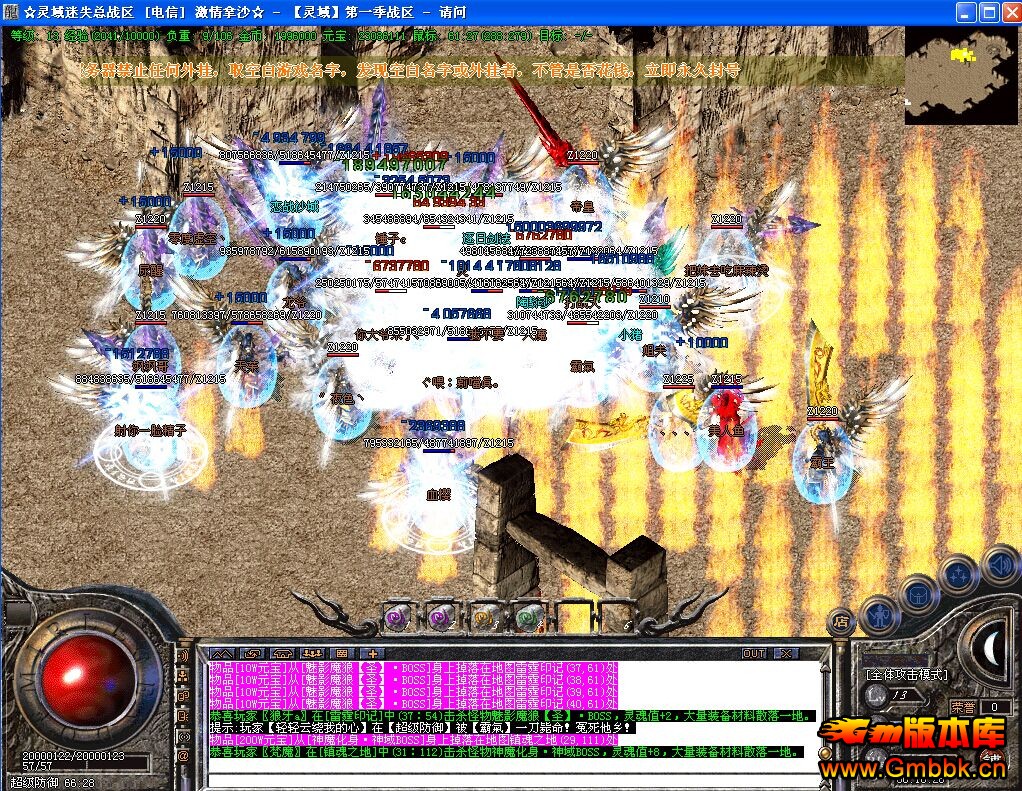Open the skills sparkle icon
This screenshot has width=1022, height=791.
pos(958,576)
